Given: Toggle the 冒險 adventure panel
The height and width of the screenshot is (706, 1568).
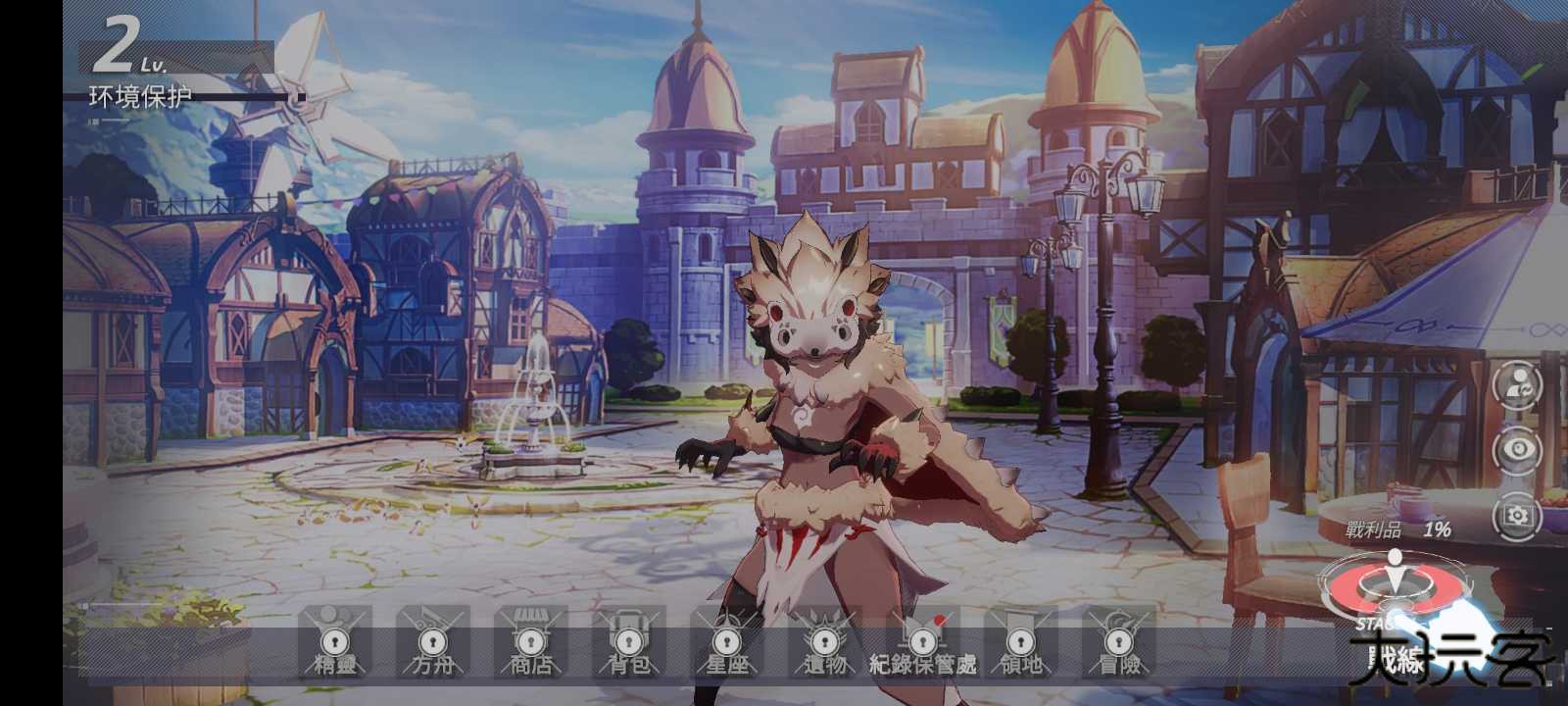Looking at the screenshot, I should 1117,650.
